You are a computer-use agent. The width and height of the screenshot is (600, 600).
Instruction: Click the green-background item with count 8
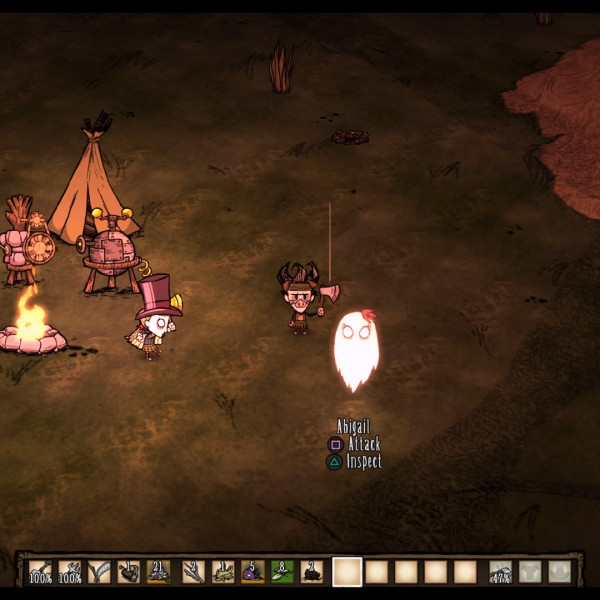(282, 571)
